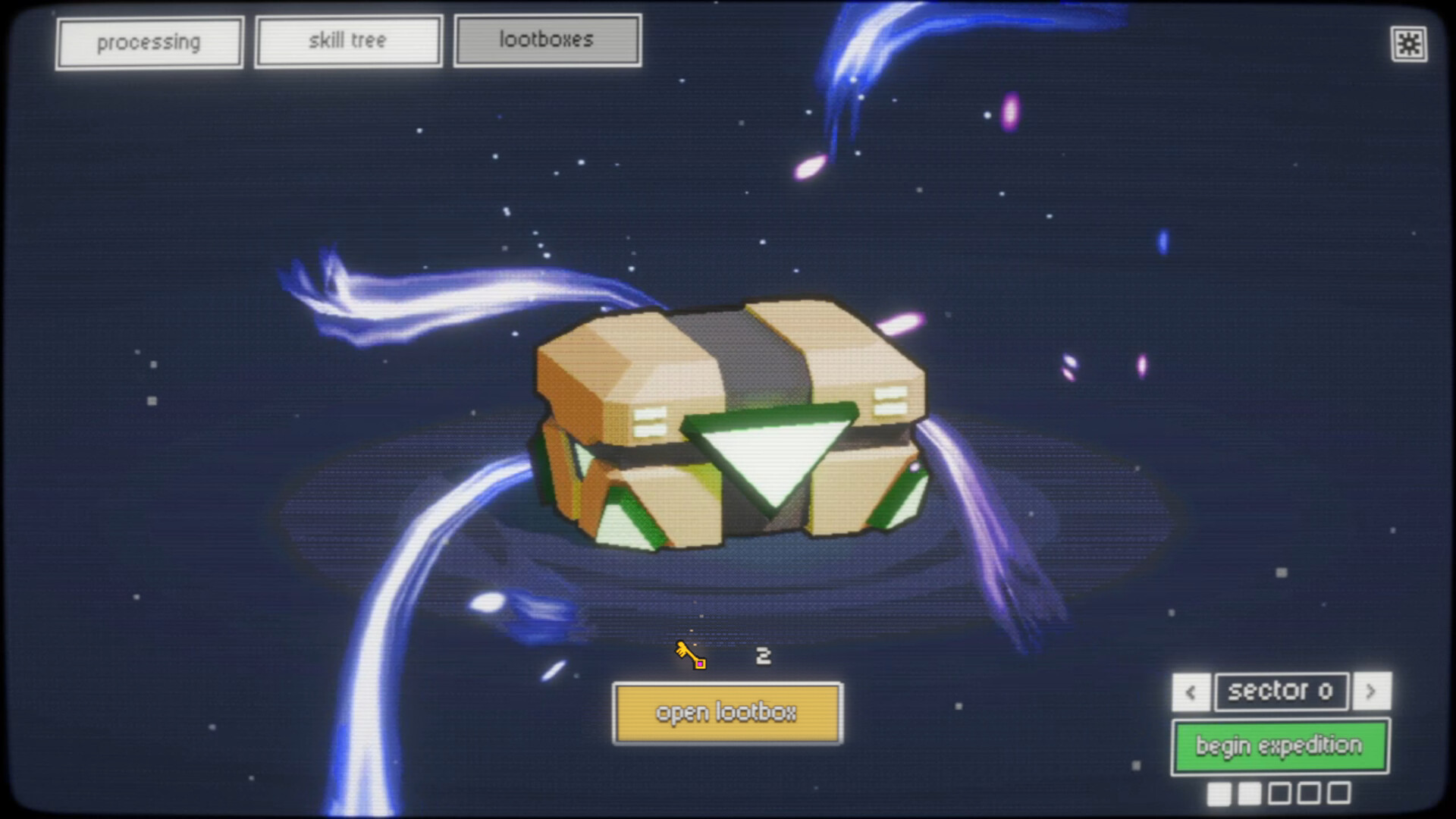Click the left chevron beside sector 0
Viewport: 1456px width, 819px height.
(x=1190, y=692)
